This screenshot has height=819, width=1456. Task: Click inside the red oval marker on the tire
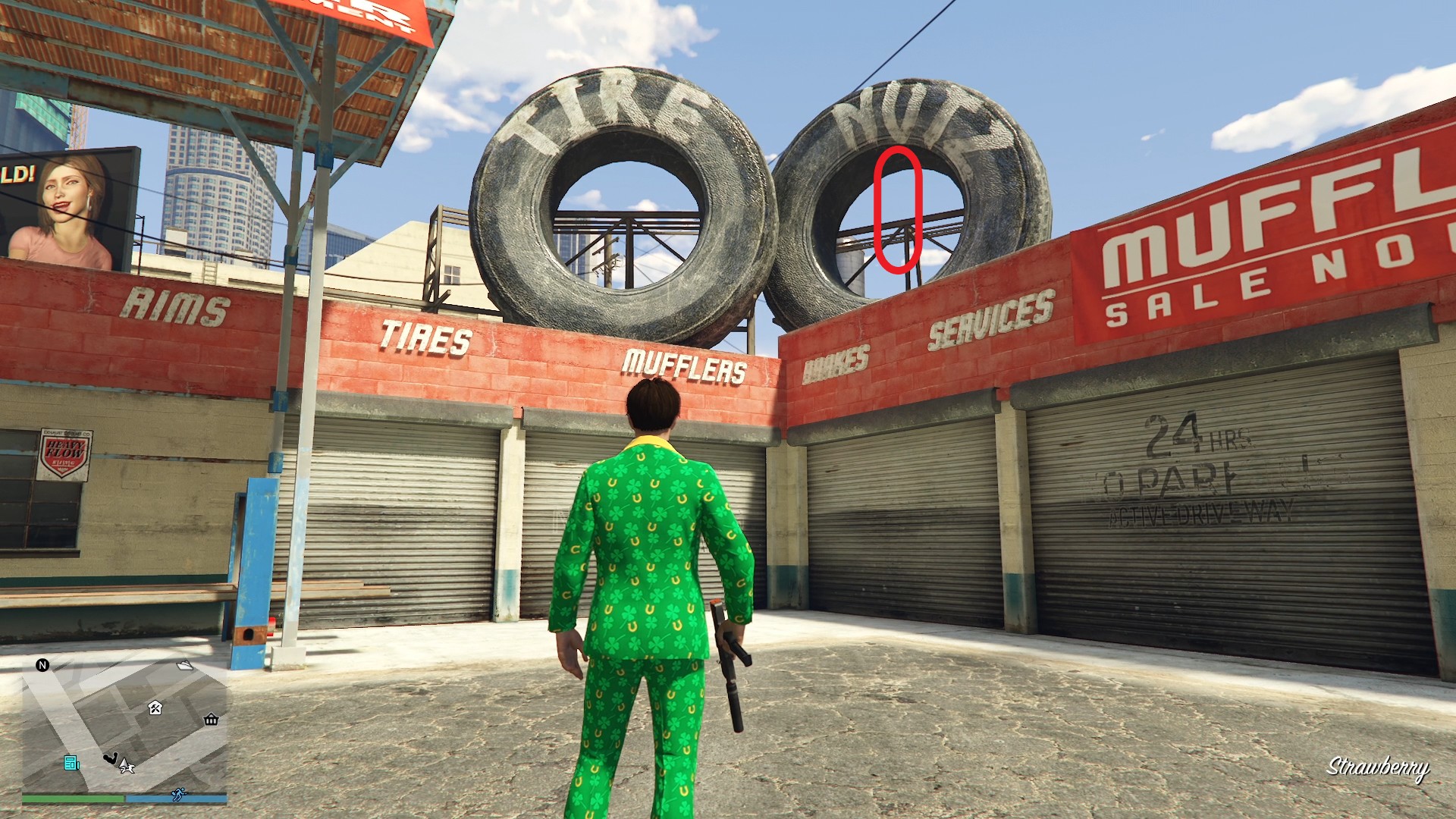pyautogui.click(x=898, y=209)
